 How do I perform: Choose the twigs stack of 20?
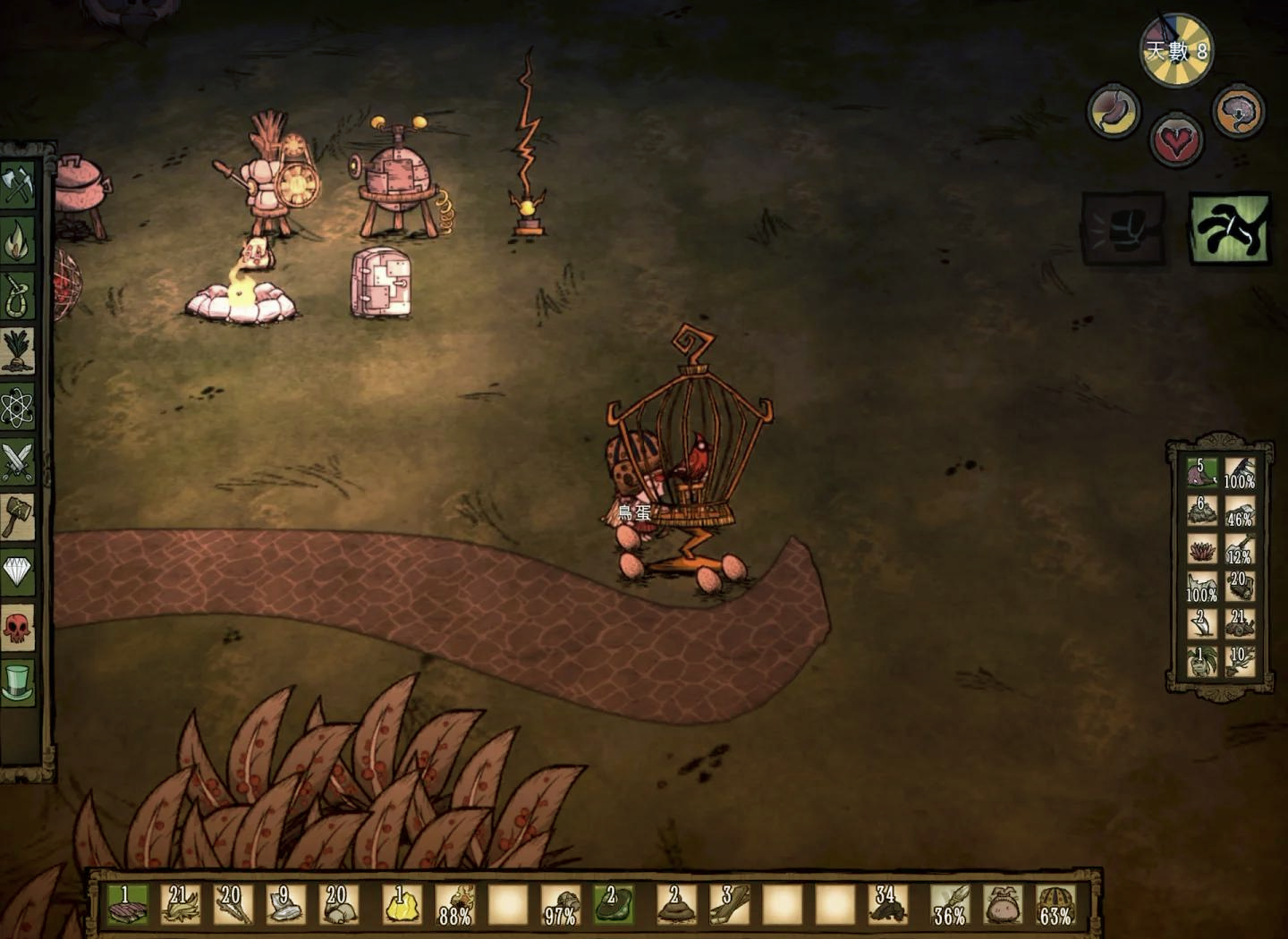click(x=233, y=905)
